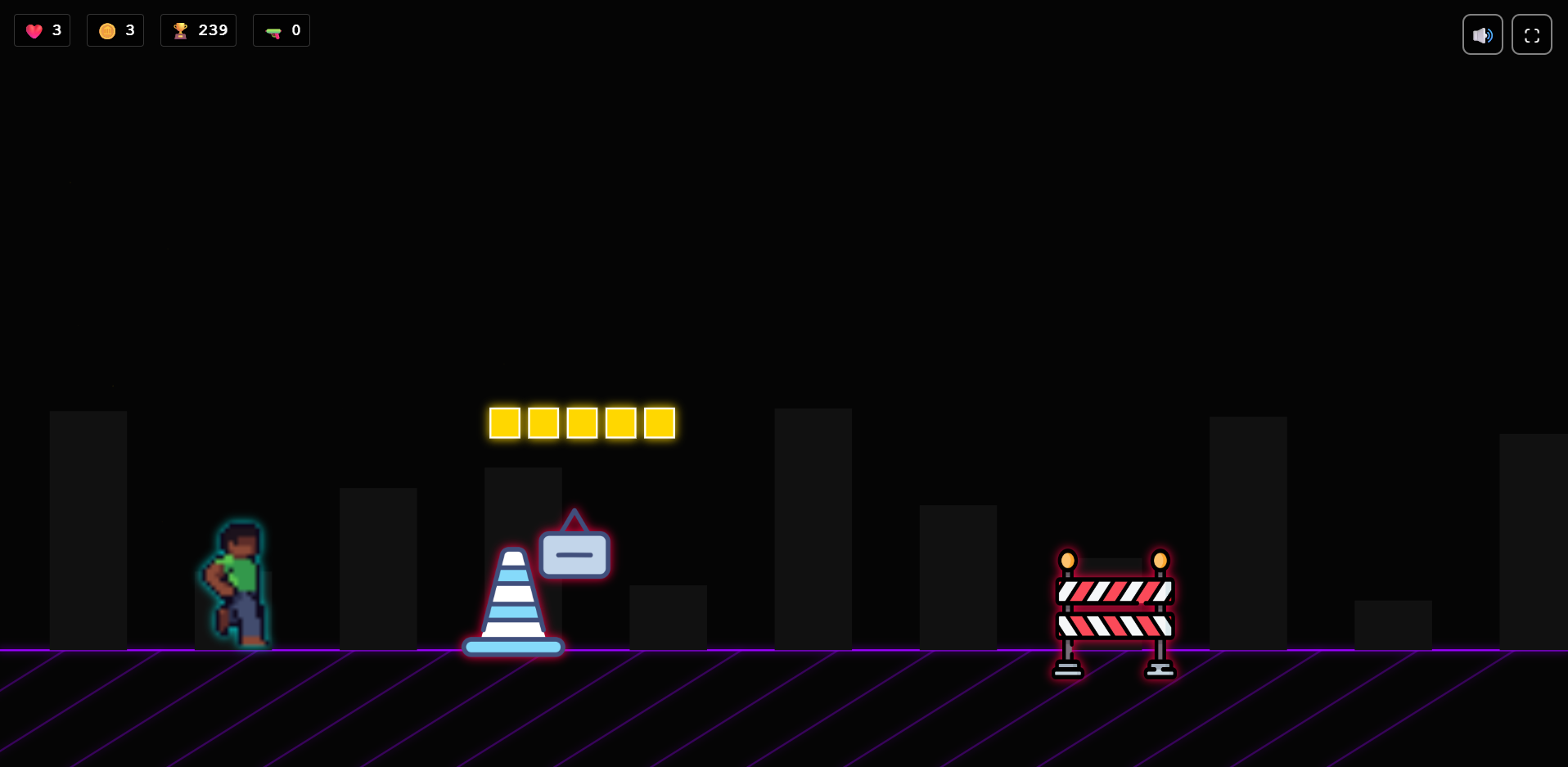Image resolution: width=1568 pixels, height=767 pixels.
Task: Click the coin counter icon
Action: click(x=106, y=30)
